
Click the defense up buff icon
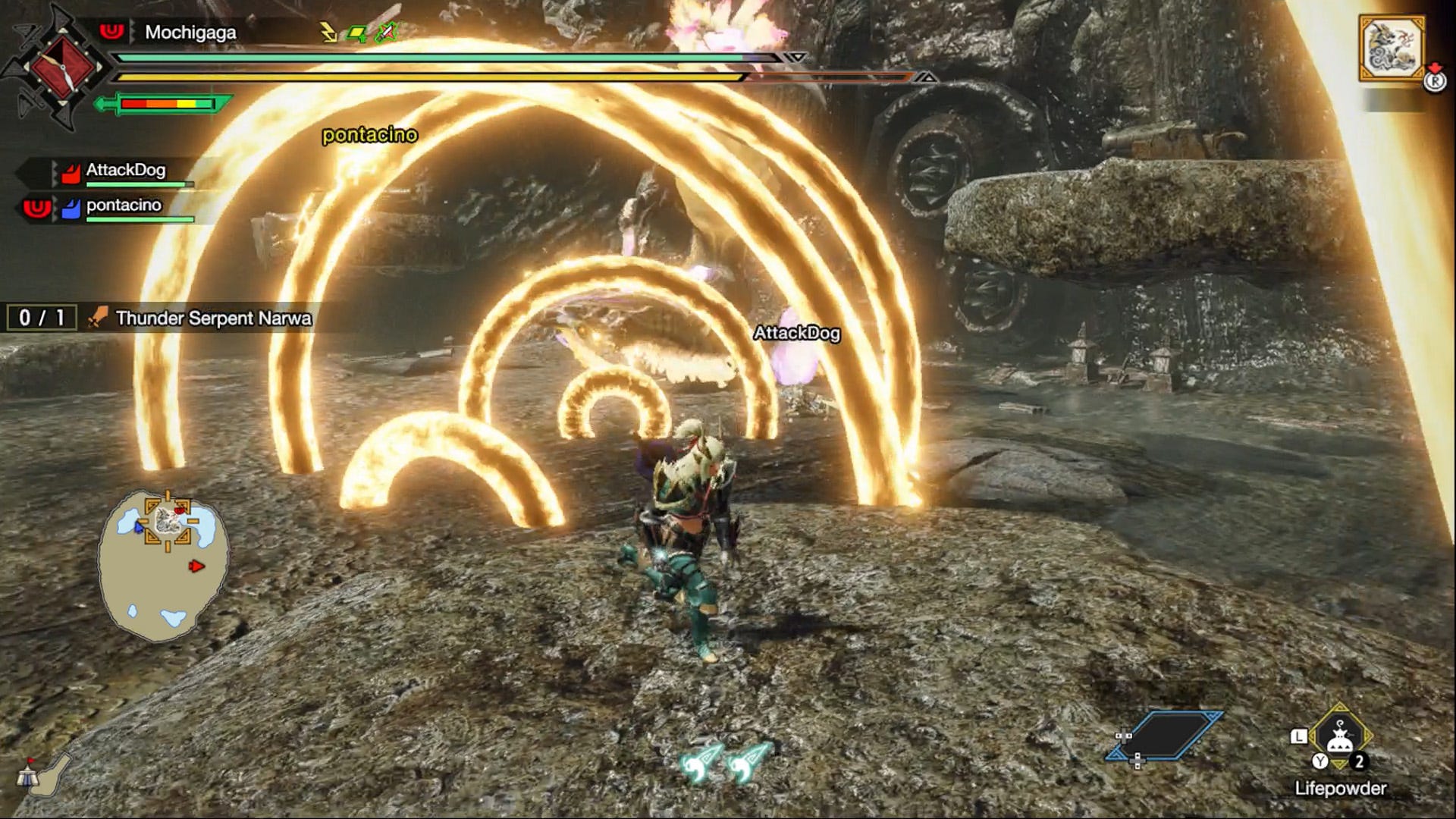coord(356,32)
